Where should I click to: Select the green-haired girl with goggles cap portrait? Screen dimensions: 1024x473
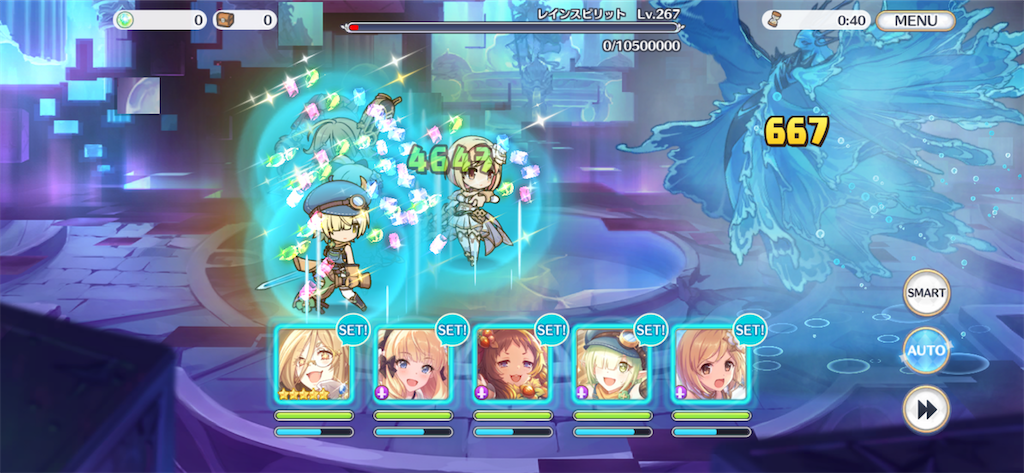pyautogui.click(x=611, y=365)
